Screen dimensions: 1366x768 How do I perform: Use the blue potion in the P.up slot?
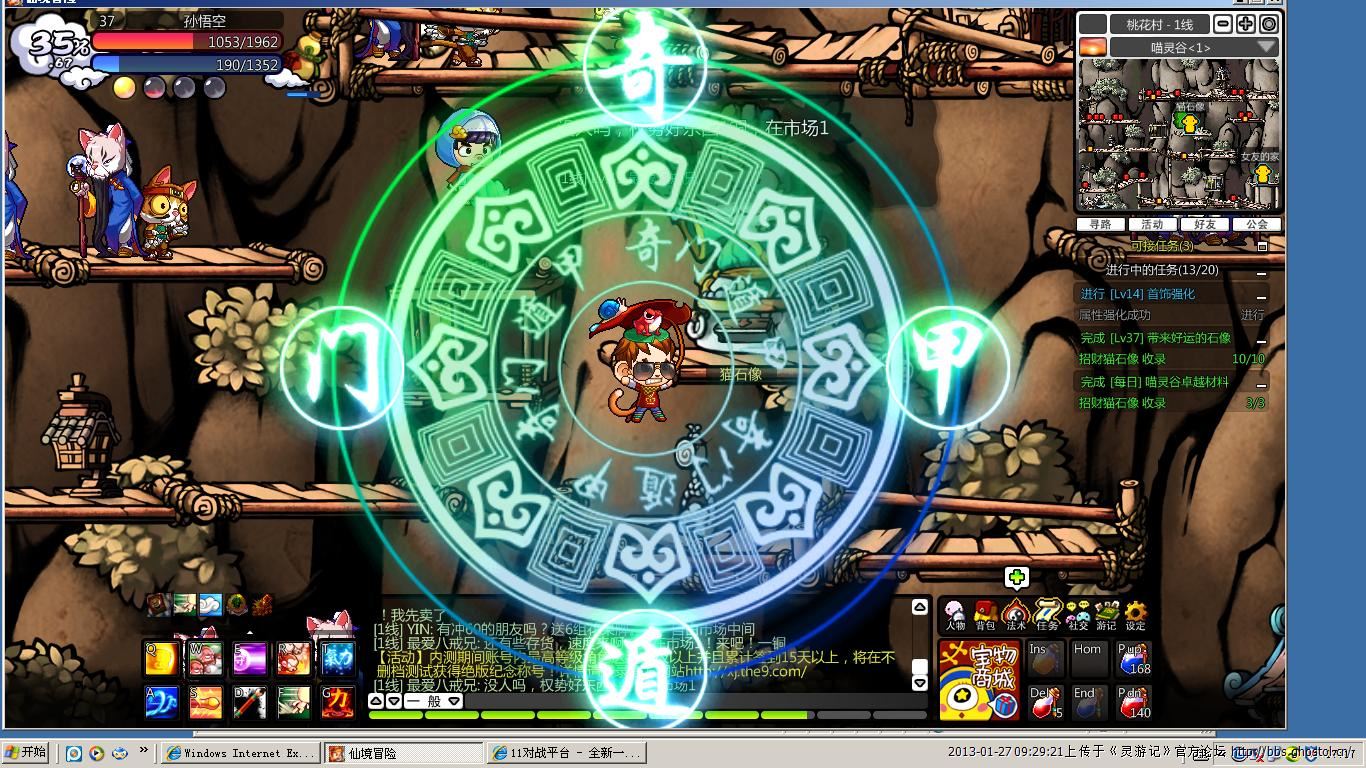[1133, 660]
